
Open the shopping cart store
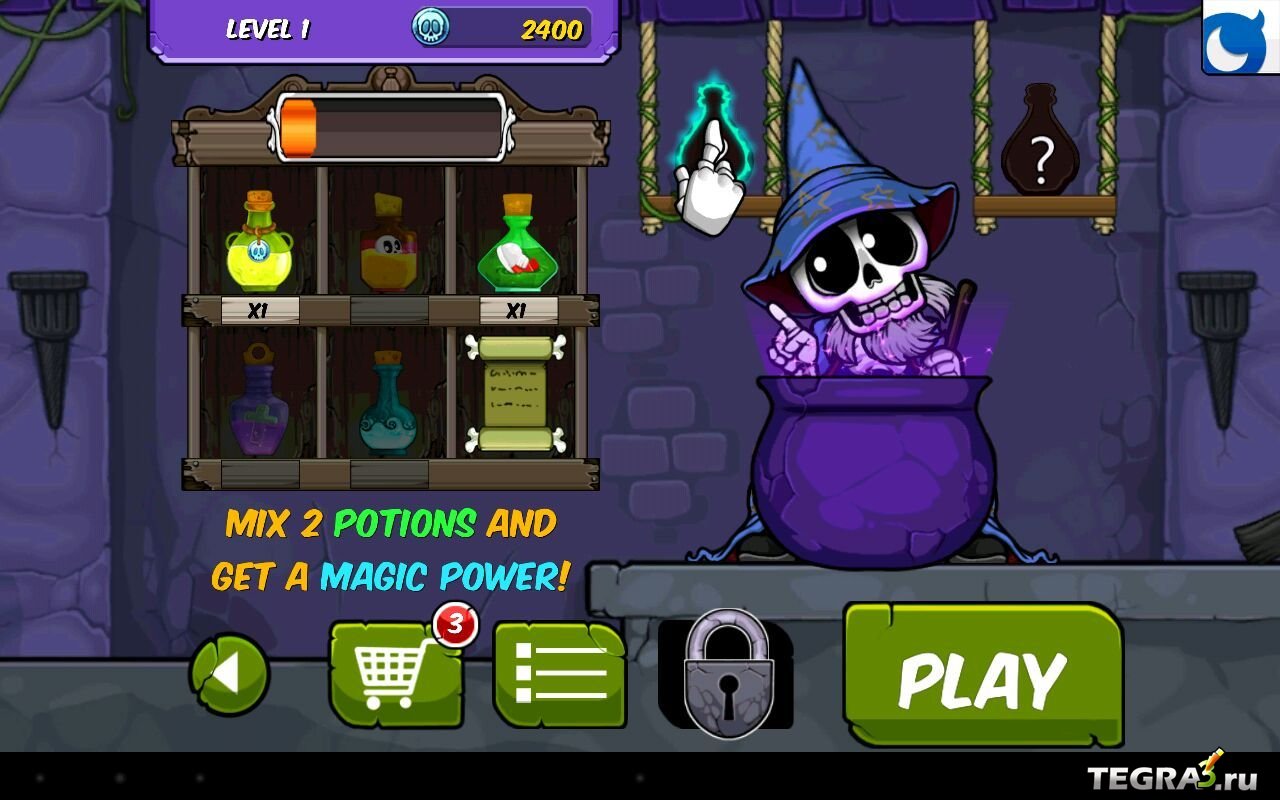tap(396, 672)
